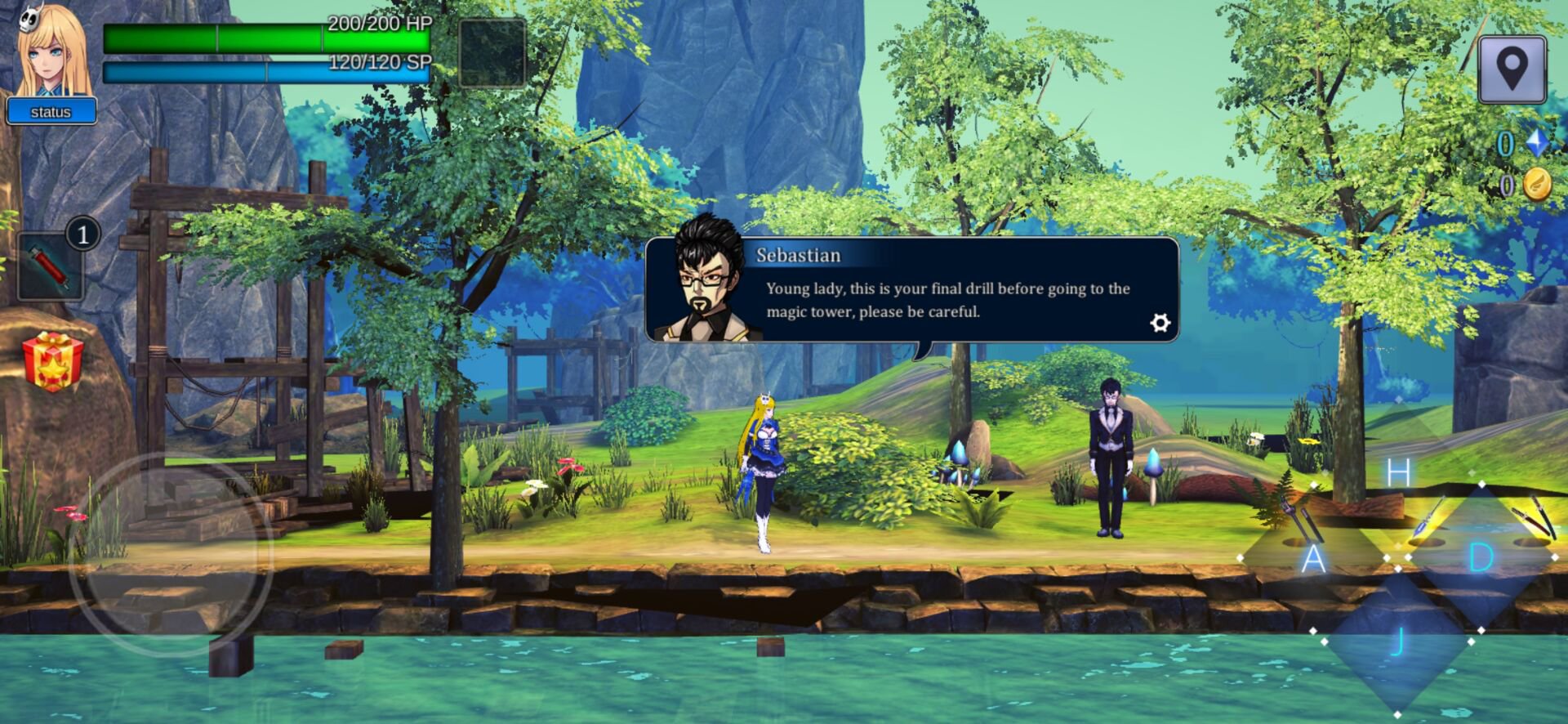Tap the H action diamond button

(x=1398, y=472)
